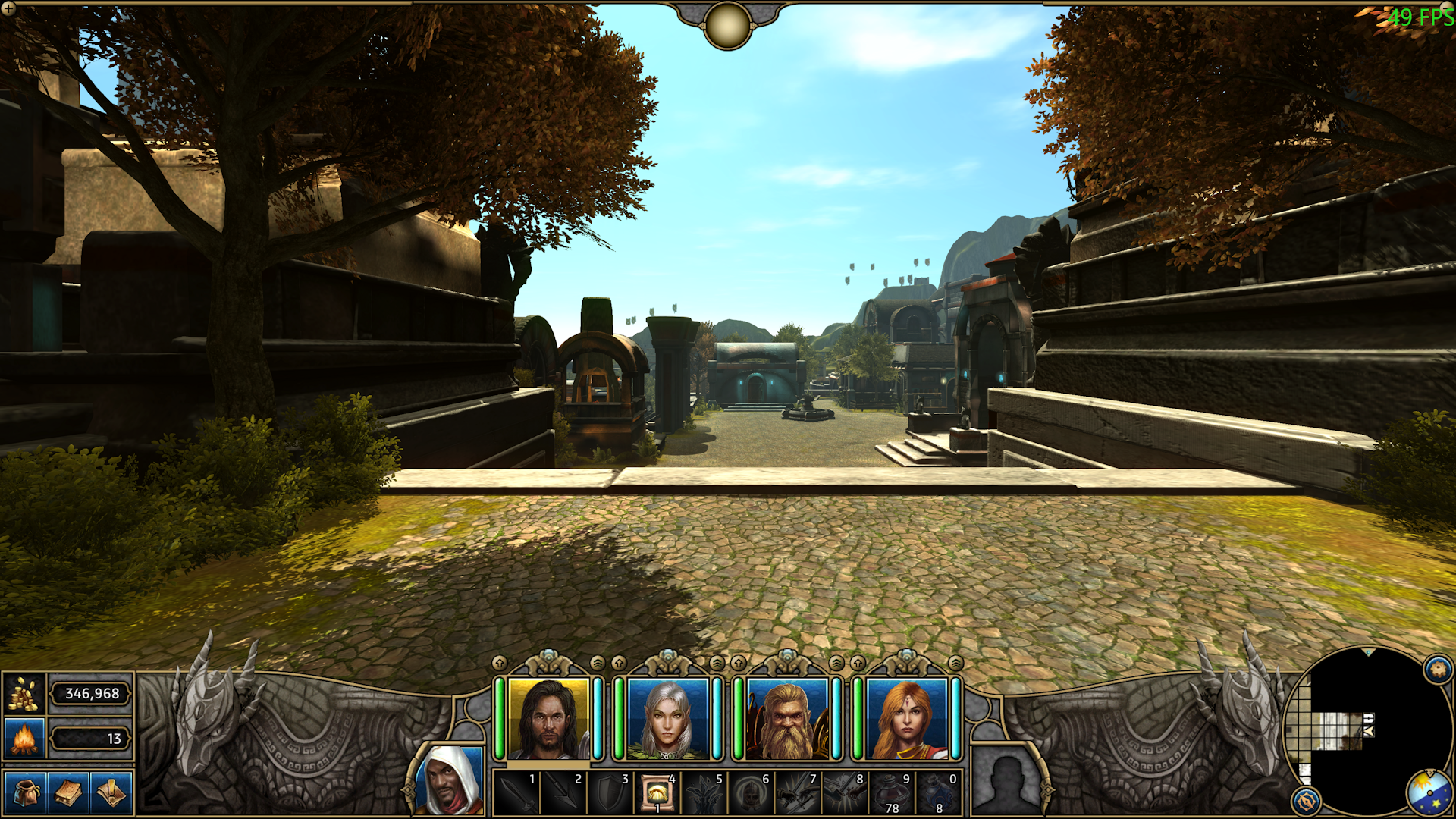Image resolution: width=1456 pixels, height=819 pixels.
Task: Select the blond bearded dwarf portrait
Action: pos(787,719)
